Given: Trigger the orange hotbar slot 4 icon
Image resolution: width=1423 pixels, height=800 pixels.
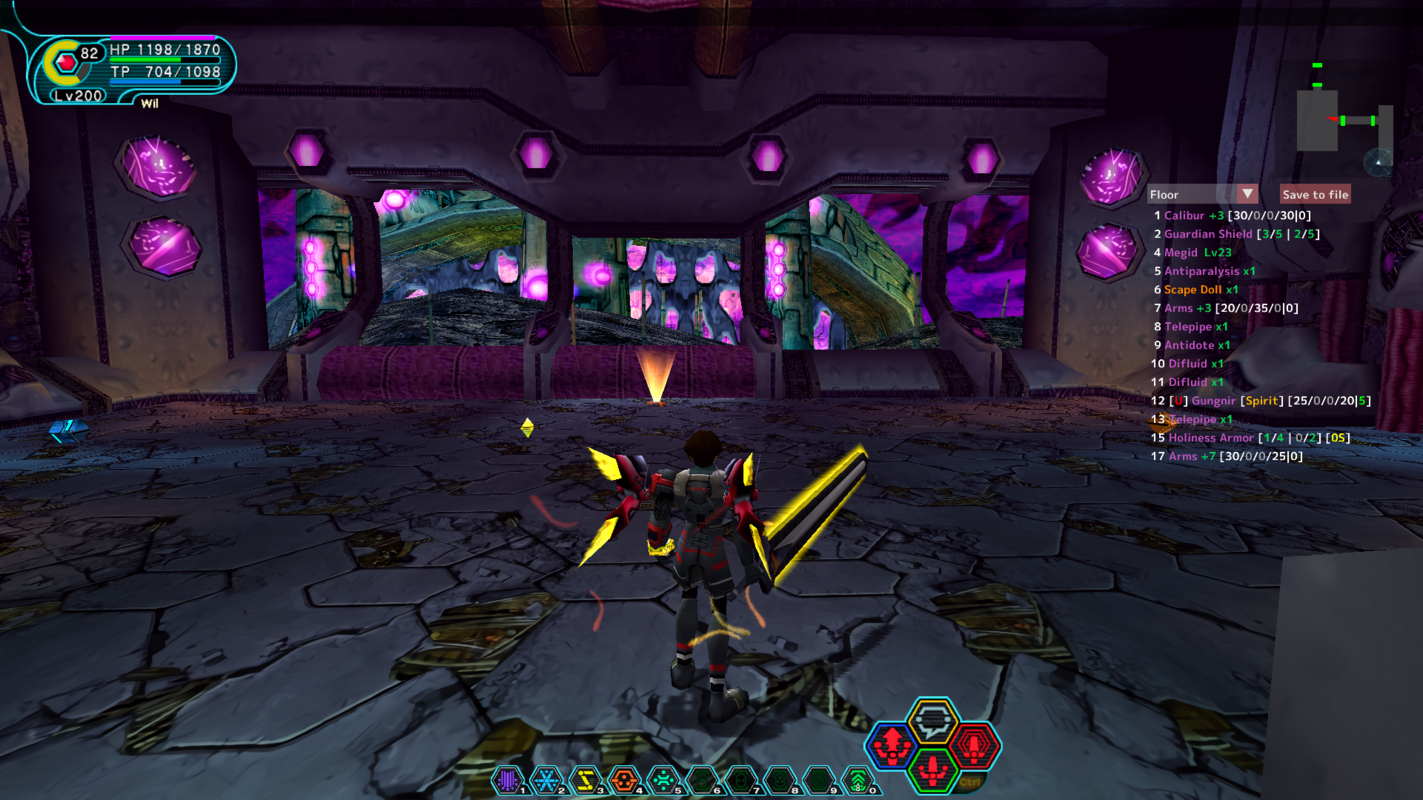Looking at the screenshot, I should coord(624,780).
